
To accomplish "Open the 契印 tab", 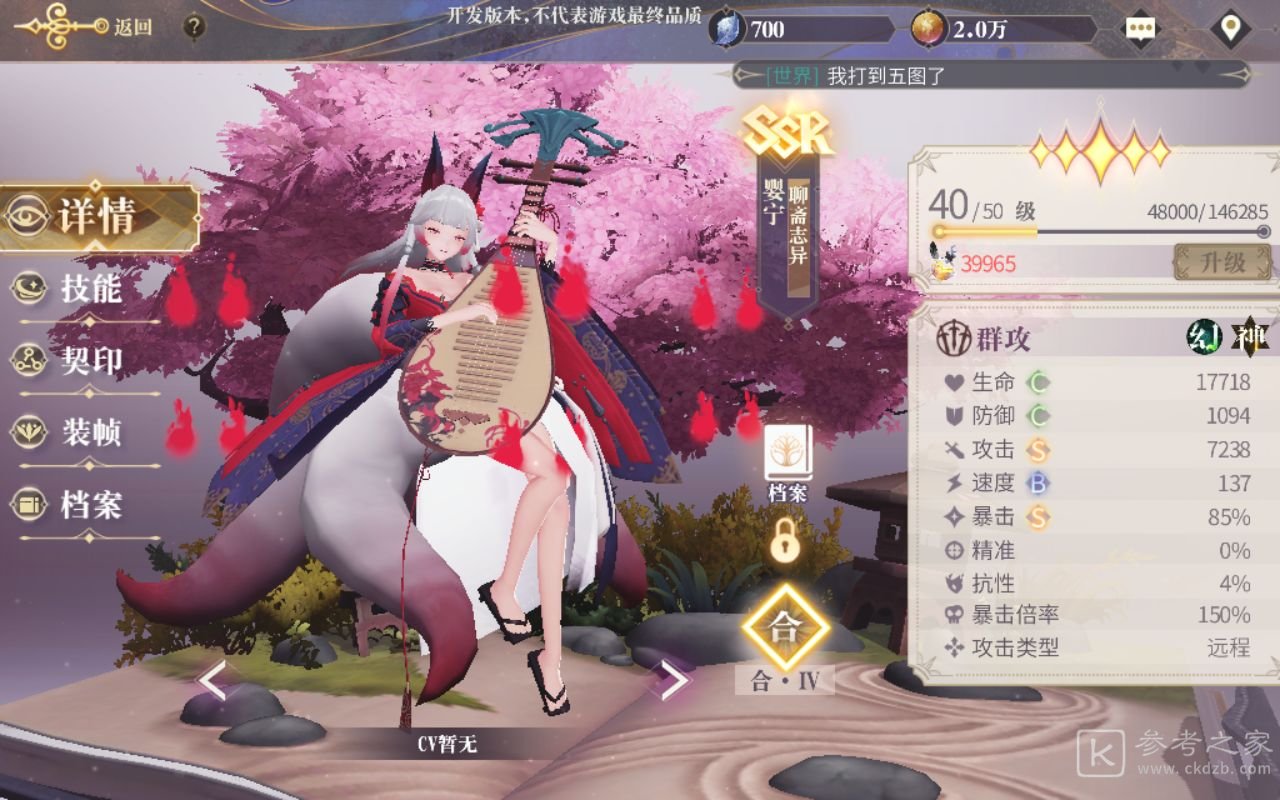I will (x=88, y=361).
